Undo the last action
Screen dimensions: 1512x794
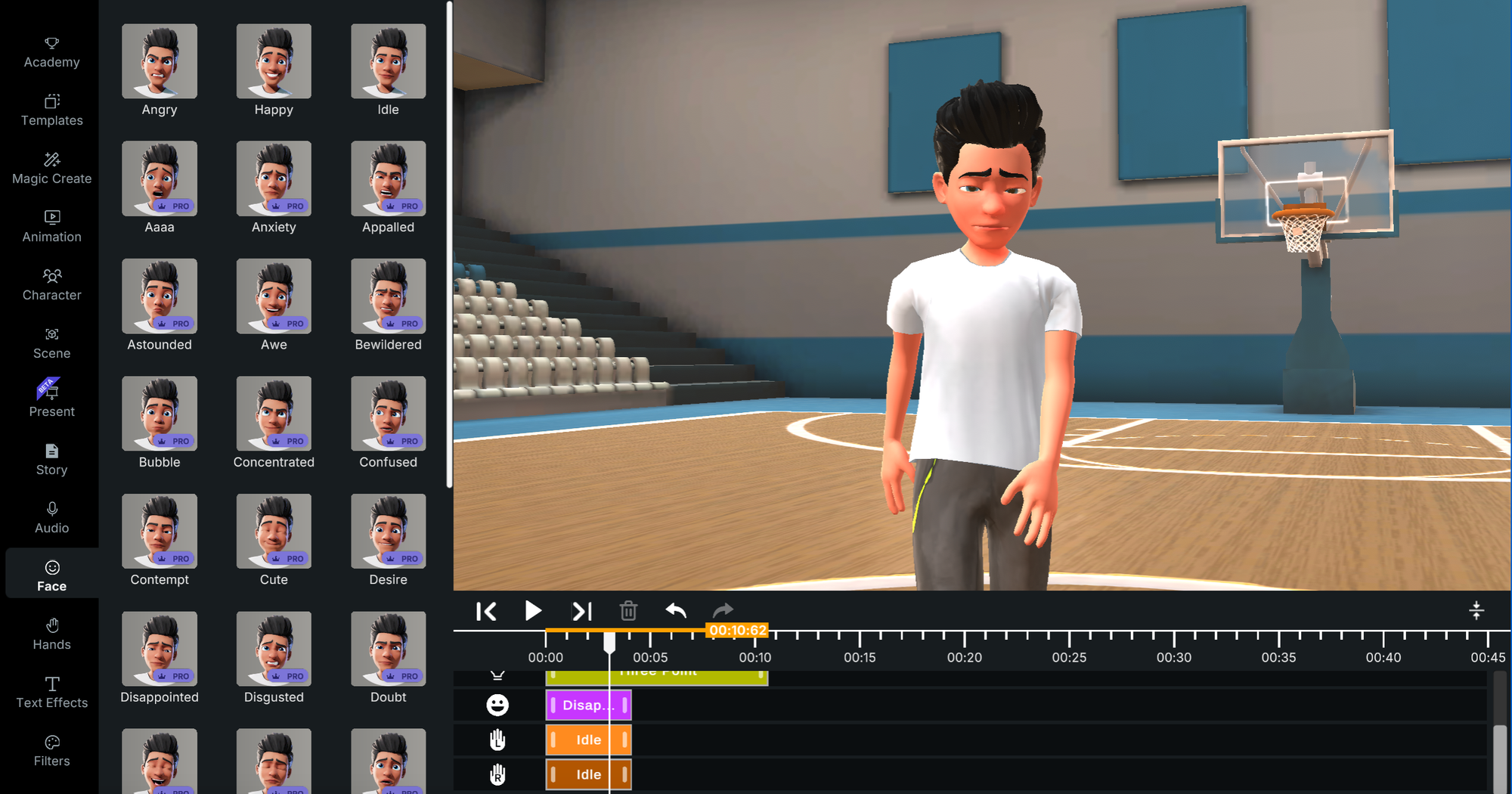(x=675, y=611)
